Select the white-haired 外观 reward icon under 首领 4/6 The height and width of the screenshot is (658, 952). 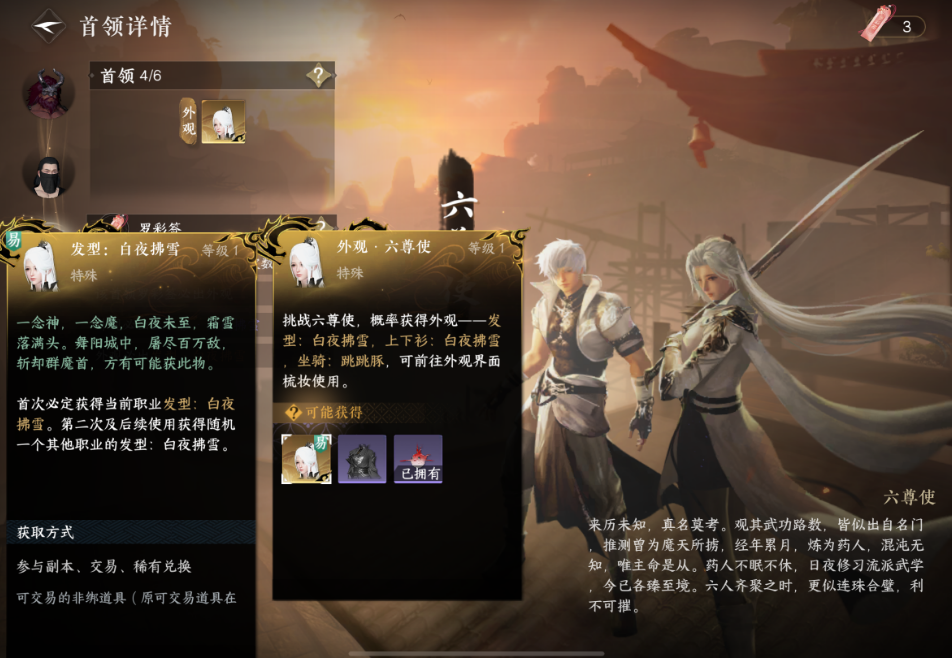(x=223, y=122)
